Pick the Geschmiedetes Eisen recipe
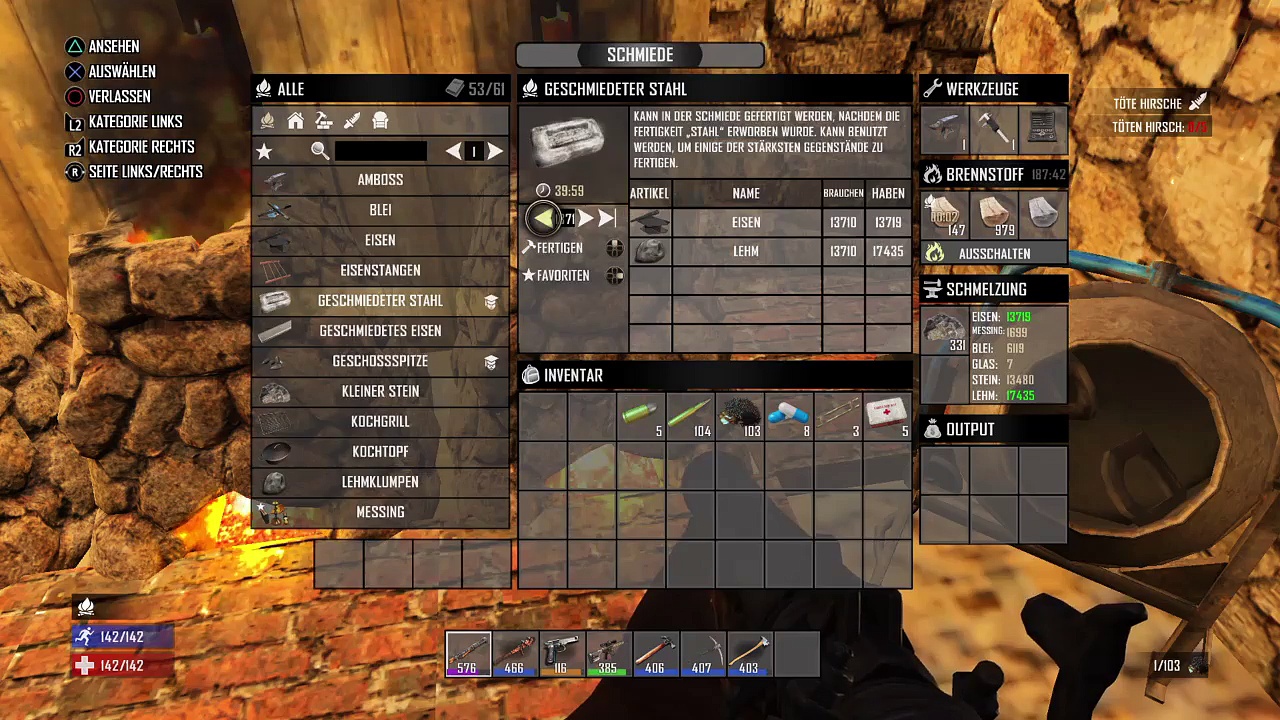The height and width of the screenshot is (720, 1280). pos(380,331)
